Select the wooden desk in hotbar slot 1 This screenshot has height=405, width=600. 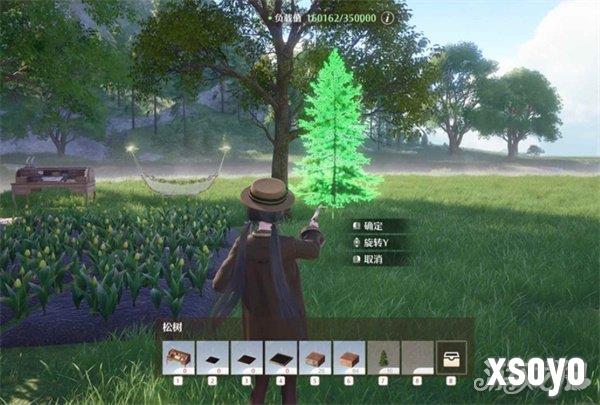(179, 357)
